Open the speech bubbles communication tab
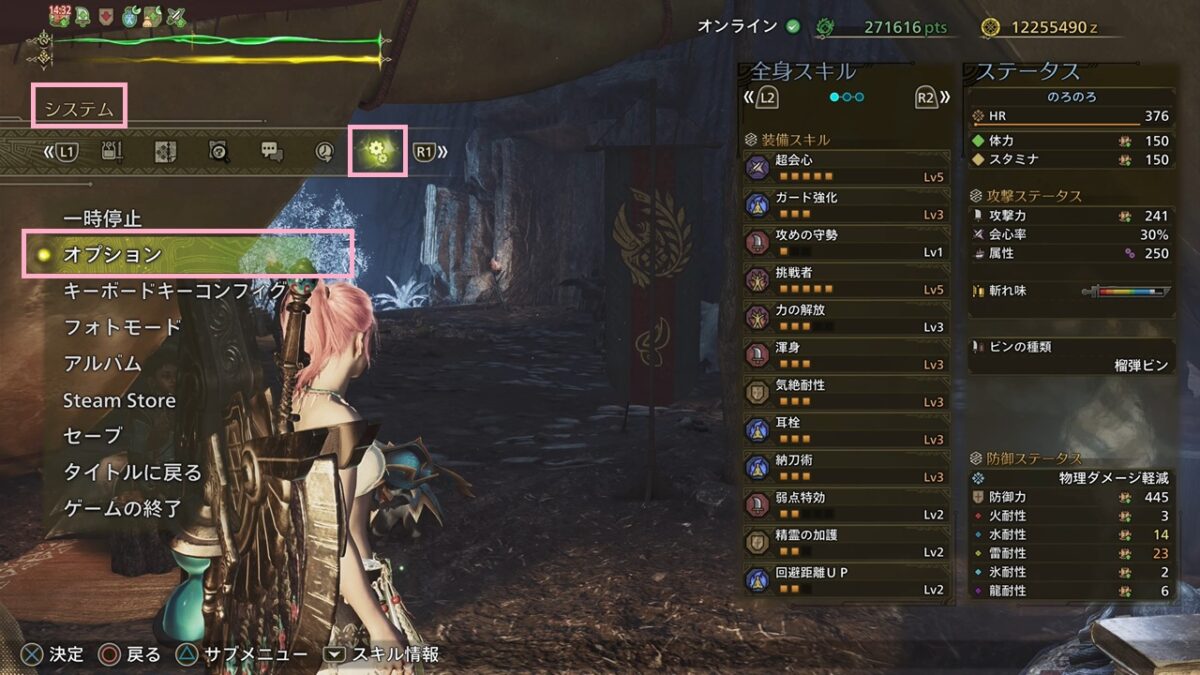Screen dimensions: 1200x675 click(272, 152)
